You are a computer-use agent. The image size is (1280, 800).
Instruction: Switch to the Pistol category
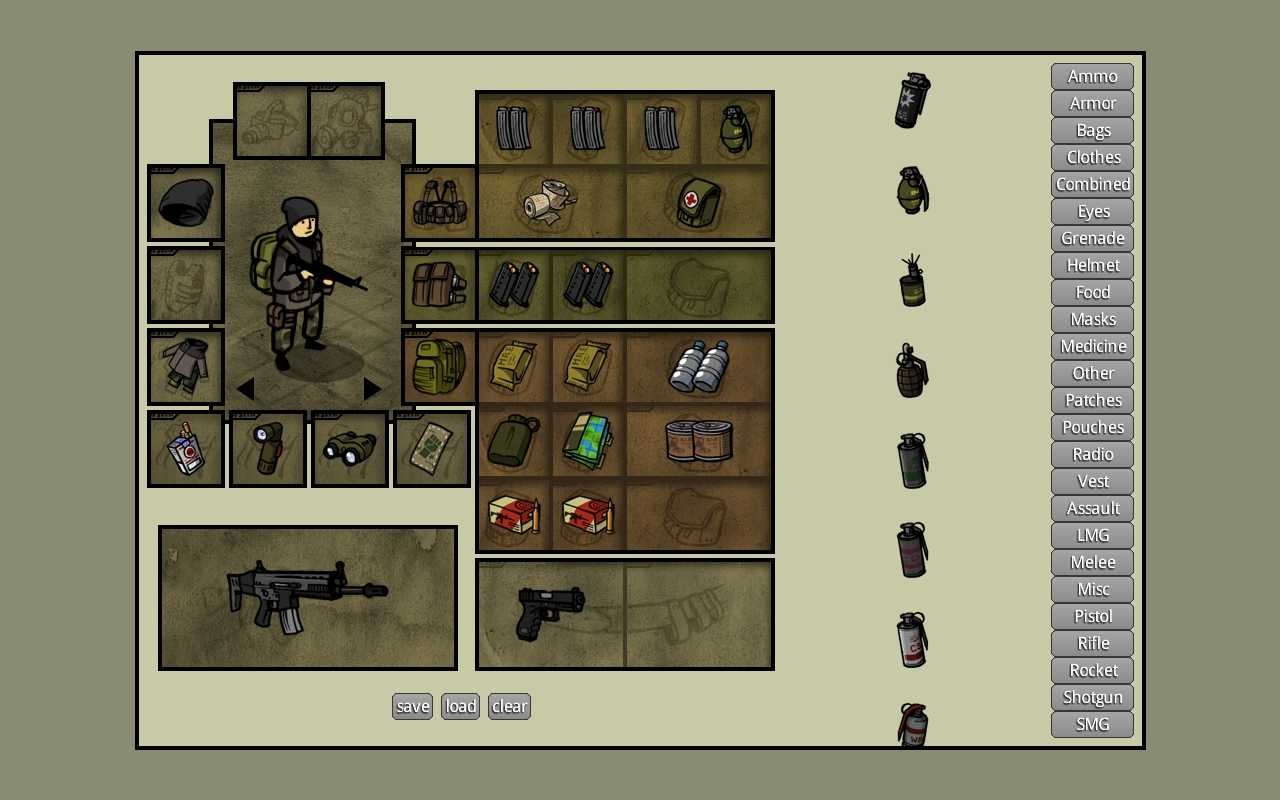pyautogui.click(x=1091, y=616)
